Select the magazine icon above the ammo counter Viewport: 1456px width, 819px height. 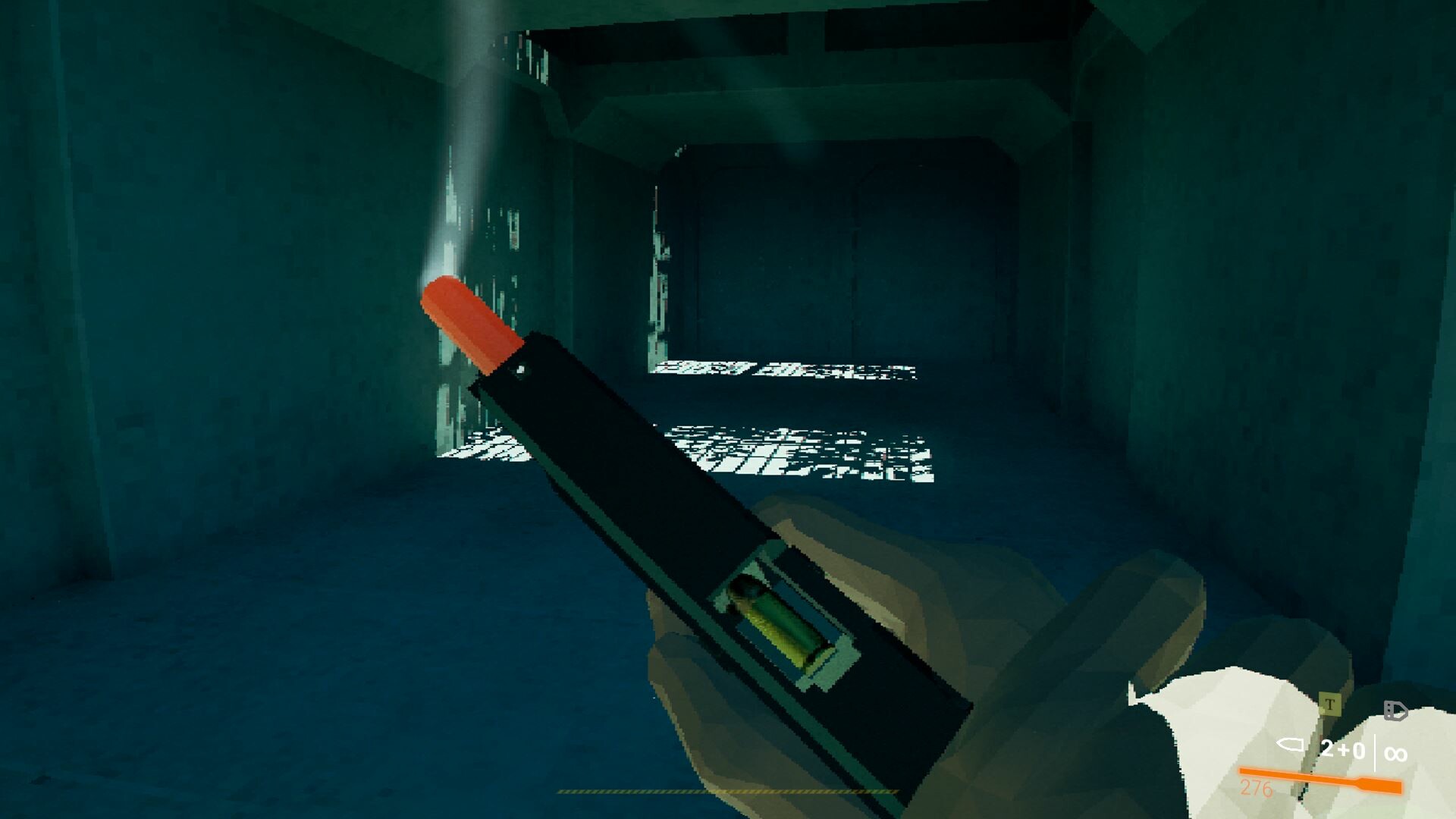1395,711
